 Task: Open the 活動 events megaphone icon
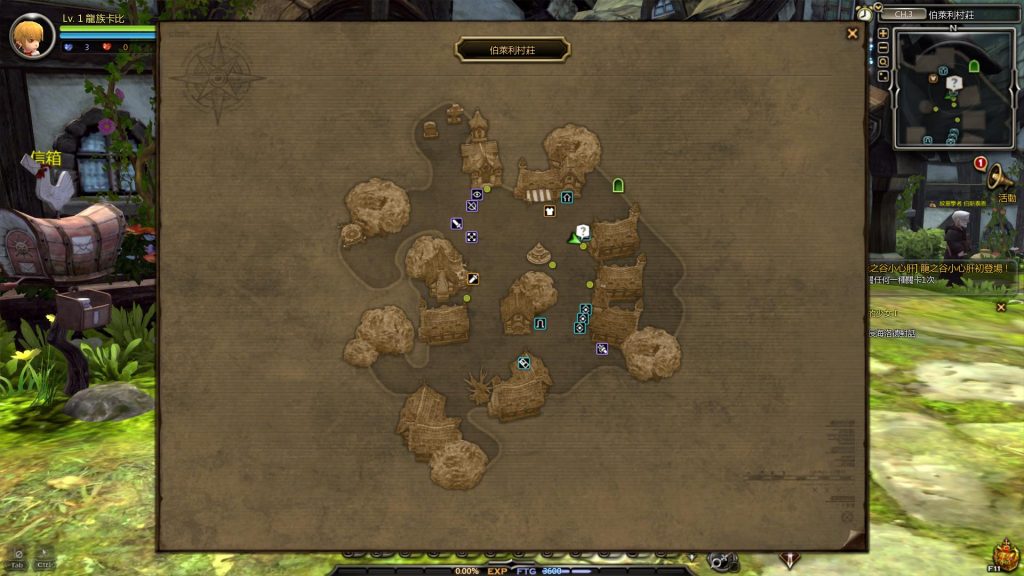click(x=998, y=176)
